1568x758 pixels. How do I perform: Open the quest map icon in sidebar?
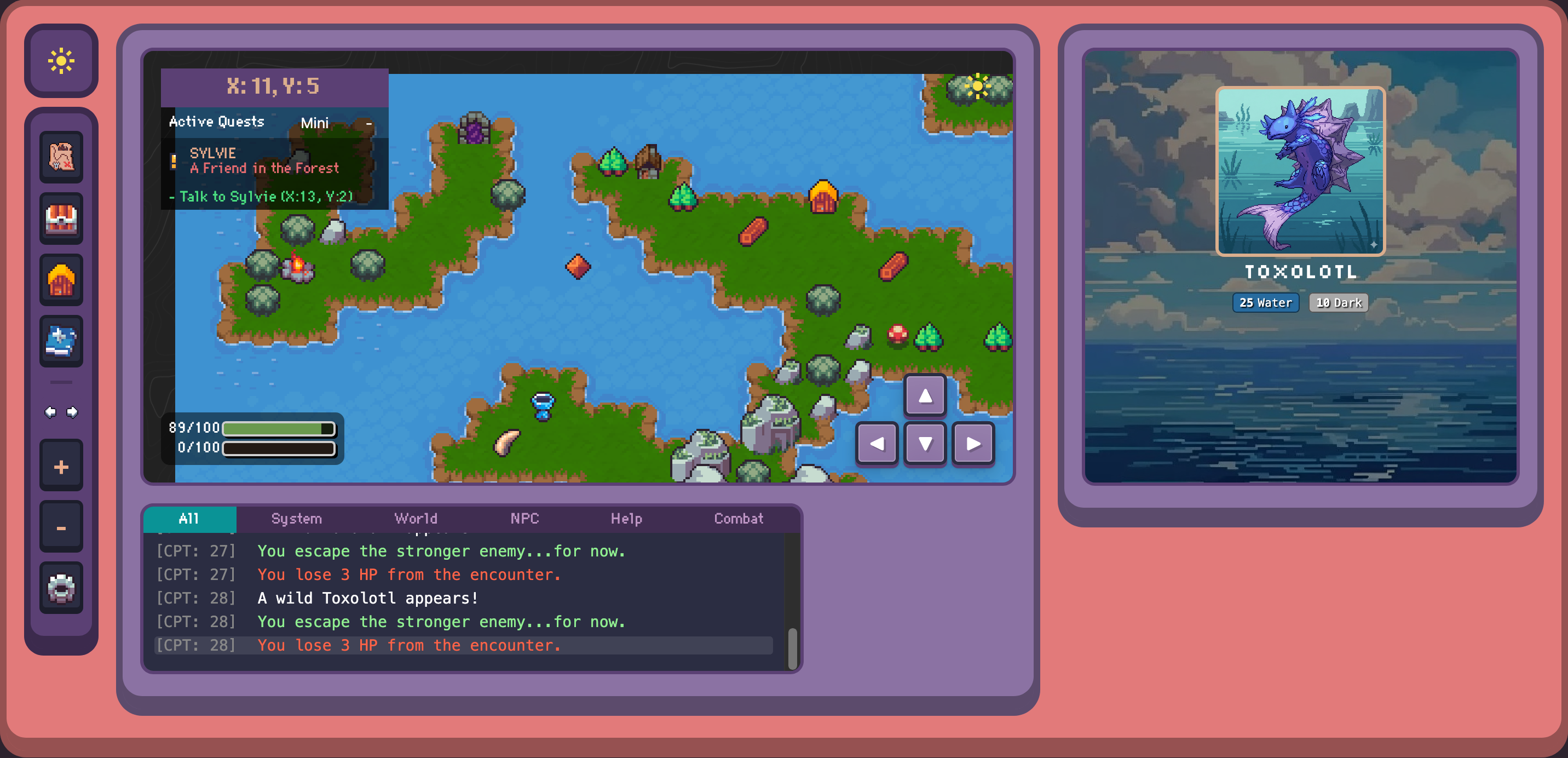coord(61,158)
